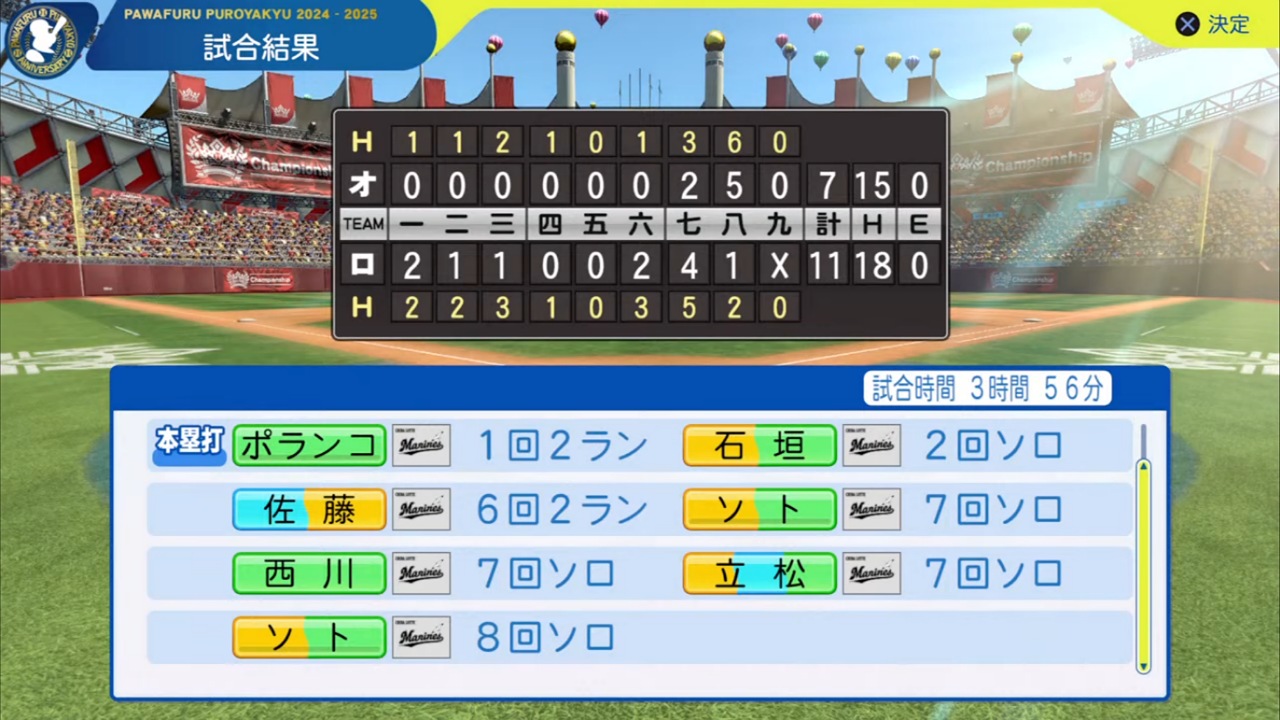The image size is (1280, 720).
Task: Select the Marines icon beside 佐藤
Action: pos(421,509)
